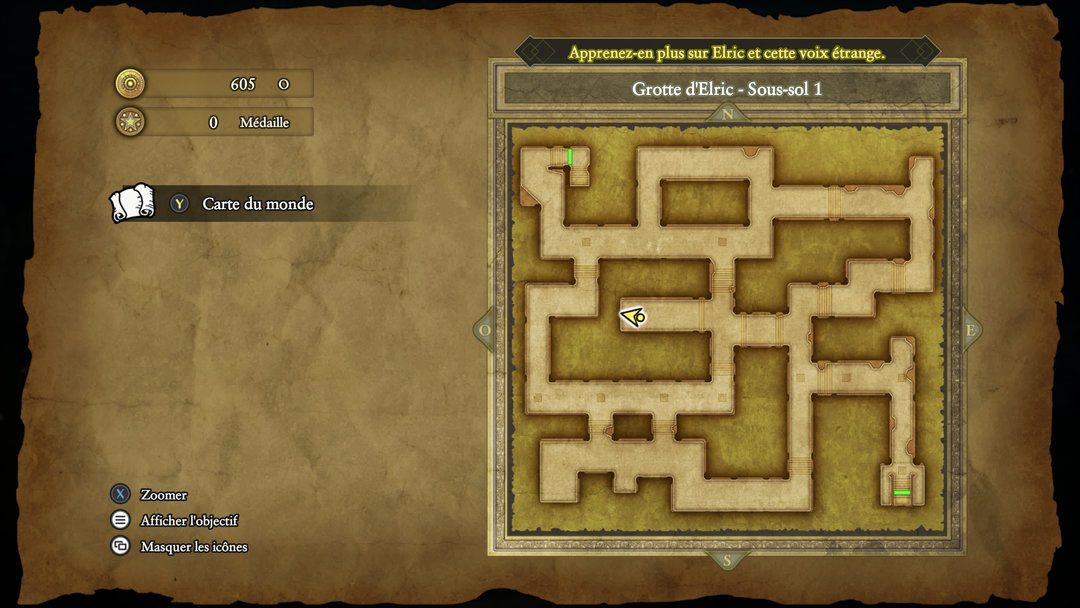
Task: Open the Carte du monde world map
Action: click(257, 204)
